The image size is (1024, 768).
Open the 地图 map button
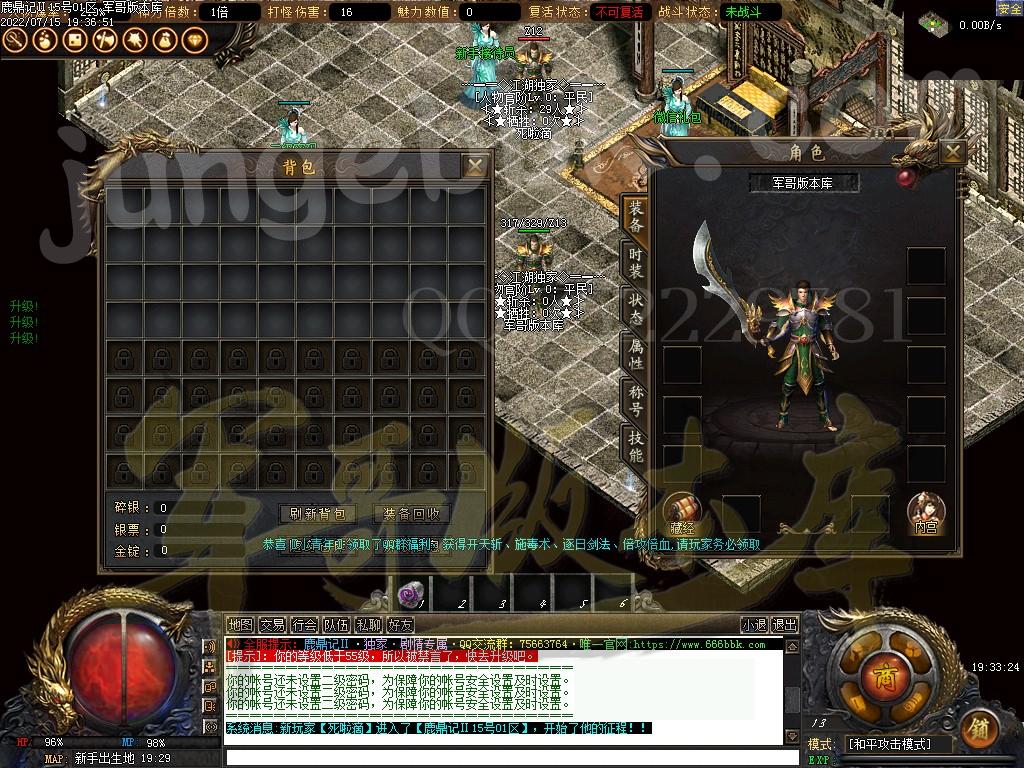[x=240, y=625]
